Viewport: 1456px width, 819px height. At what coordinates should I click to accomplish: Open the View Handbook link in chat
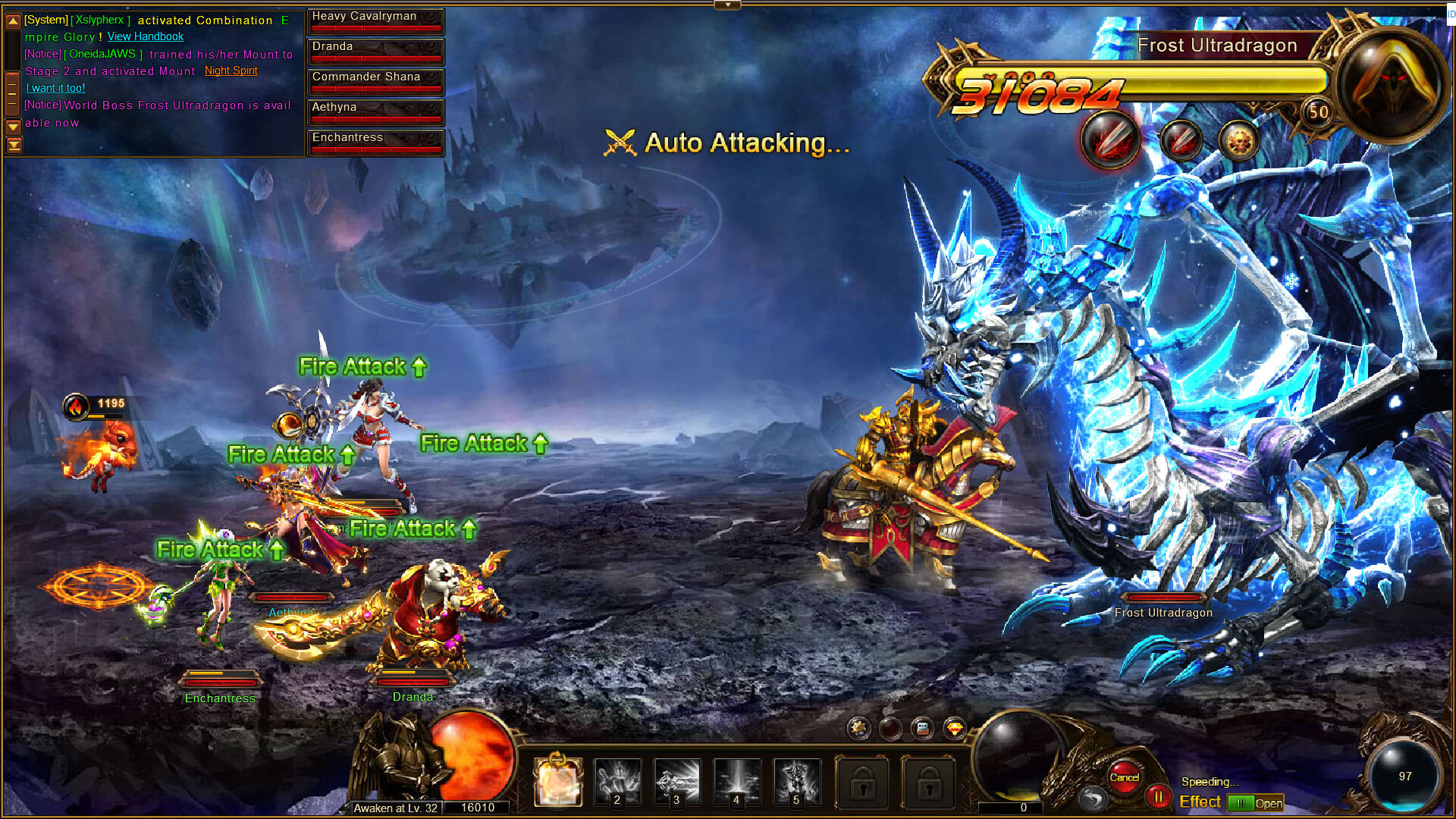pos(145,36)
